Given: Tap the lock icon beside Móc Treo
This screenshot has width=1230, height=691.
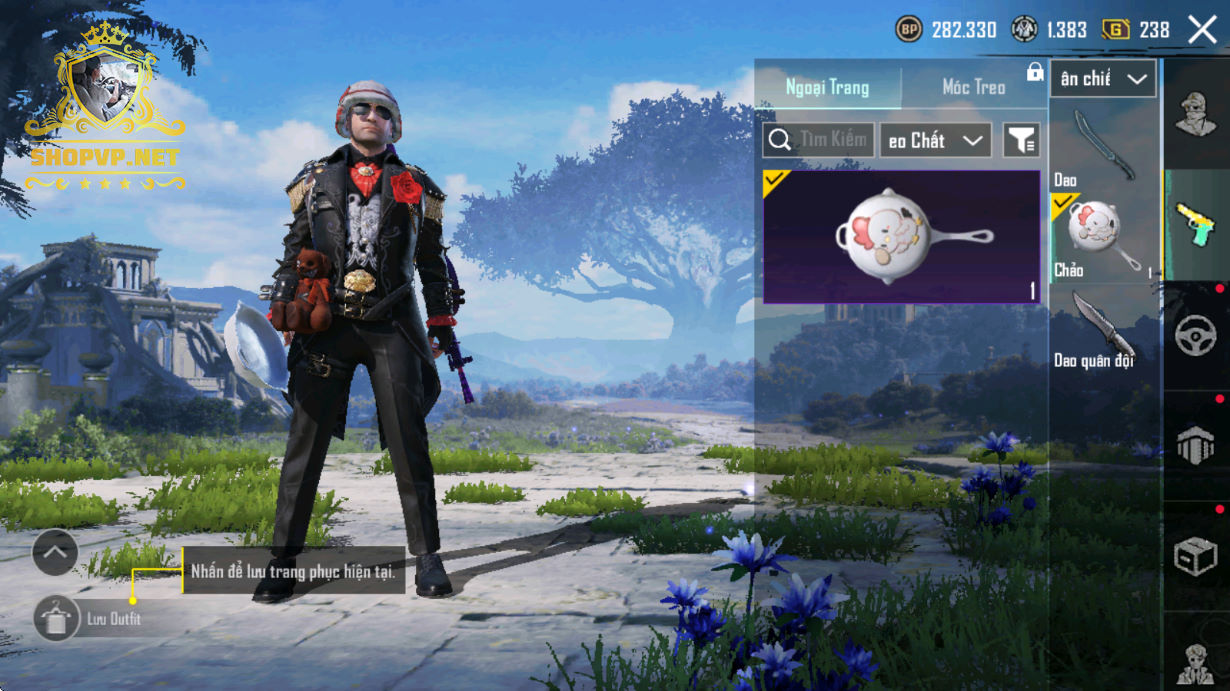Looking at the screenshot, I should (1035, 72).
